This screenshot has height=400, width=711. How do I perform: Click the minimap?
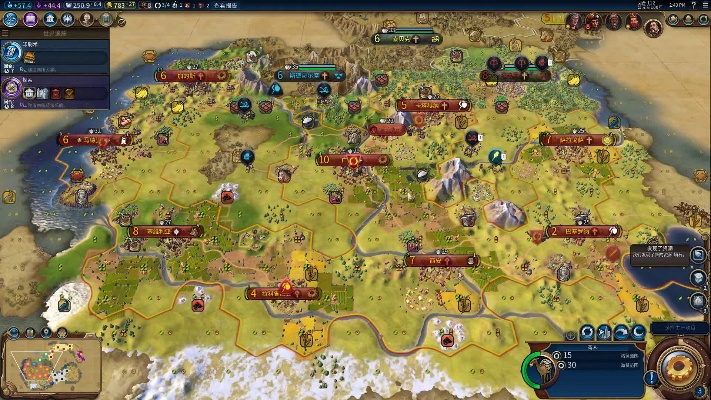click(x=52, y=365)
